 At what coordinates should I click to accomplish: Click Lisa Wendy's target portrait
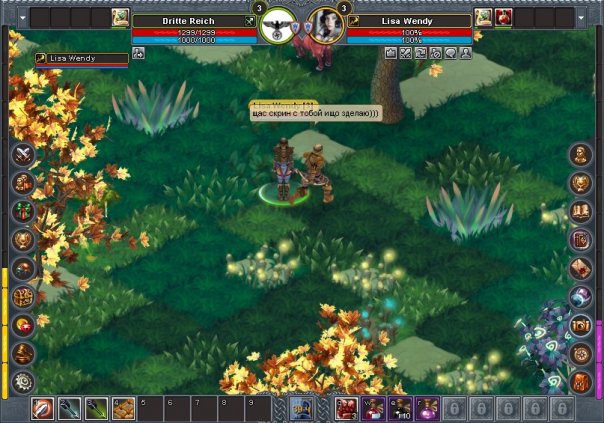[x=325, y=26]
